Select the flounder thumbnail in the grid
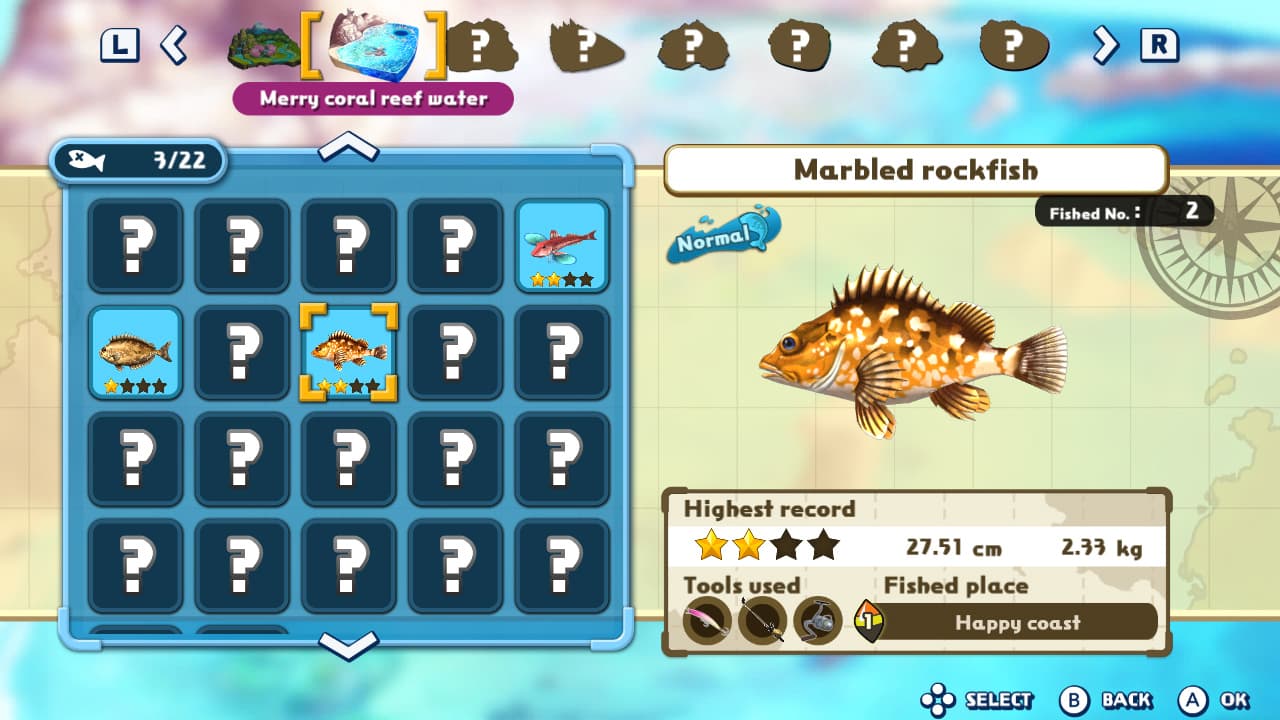1280x720 pixels. click(x=135, y=352)
